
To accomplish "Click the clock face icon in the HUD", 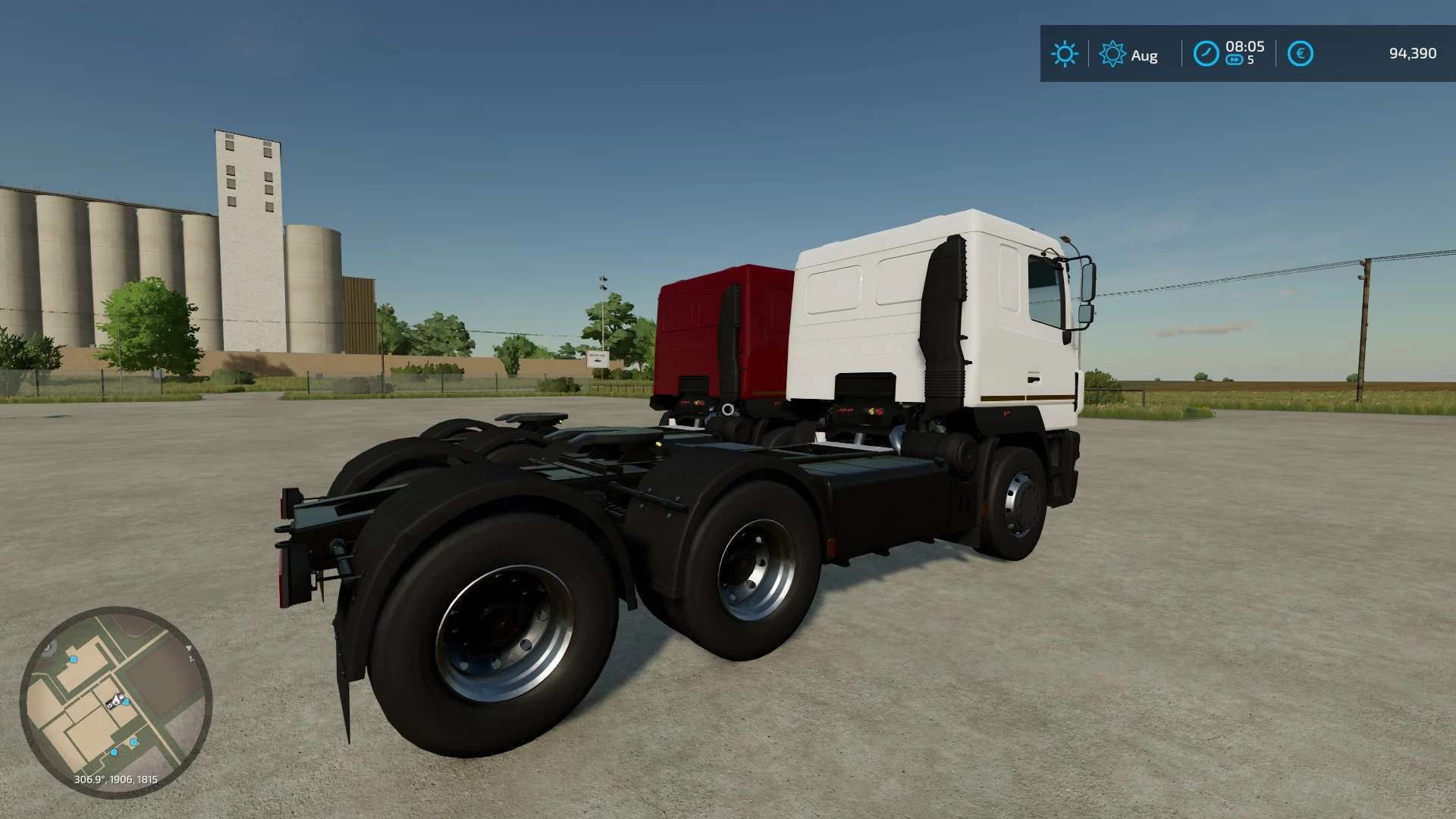I will coord(1206,52).
